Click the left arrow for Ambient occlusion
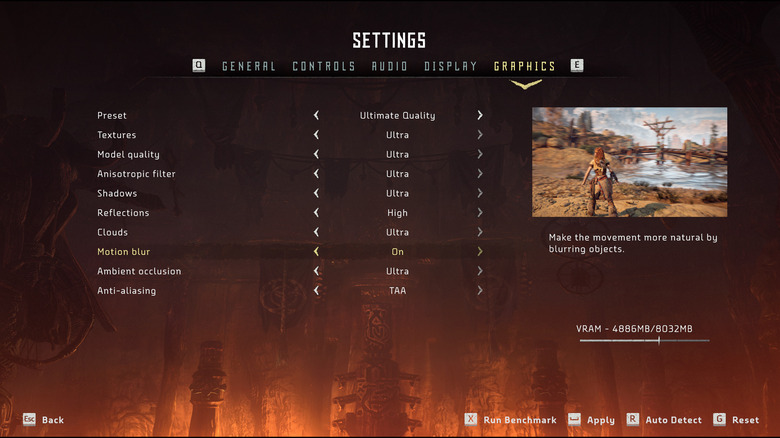This screenshot has width=780, height=438. pyautogui.click(x=316, y=272)
